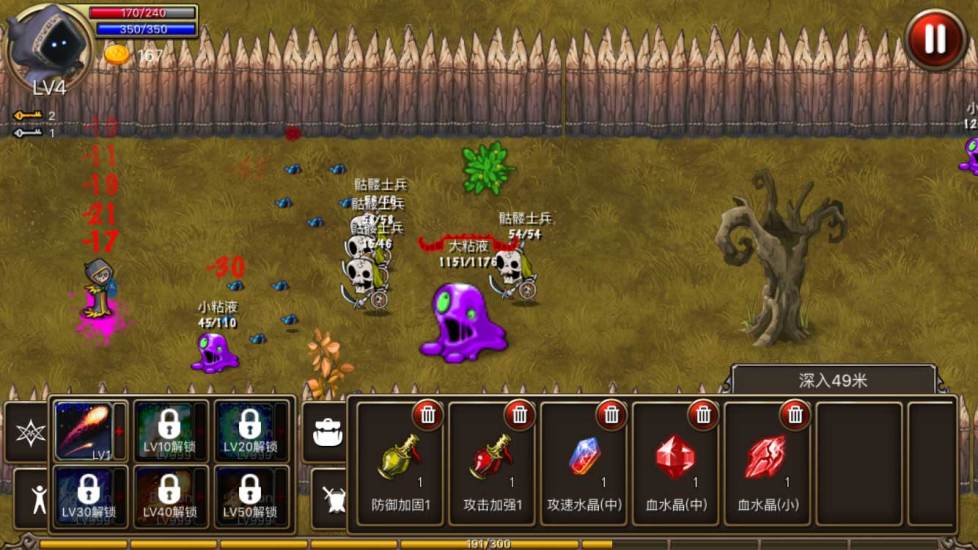Discard the 防御加固1 potion with its trash button
The image size is (978, 550).
point(428,414)
